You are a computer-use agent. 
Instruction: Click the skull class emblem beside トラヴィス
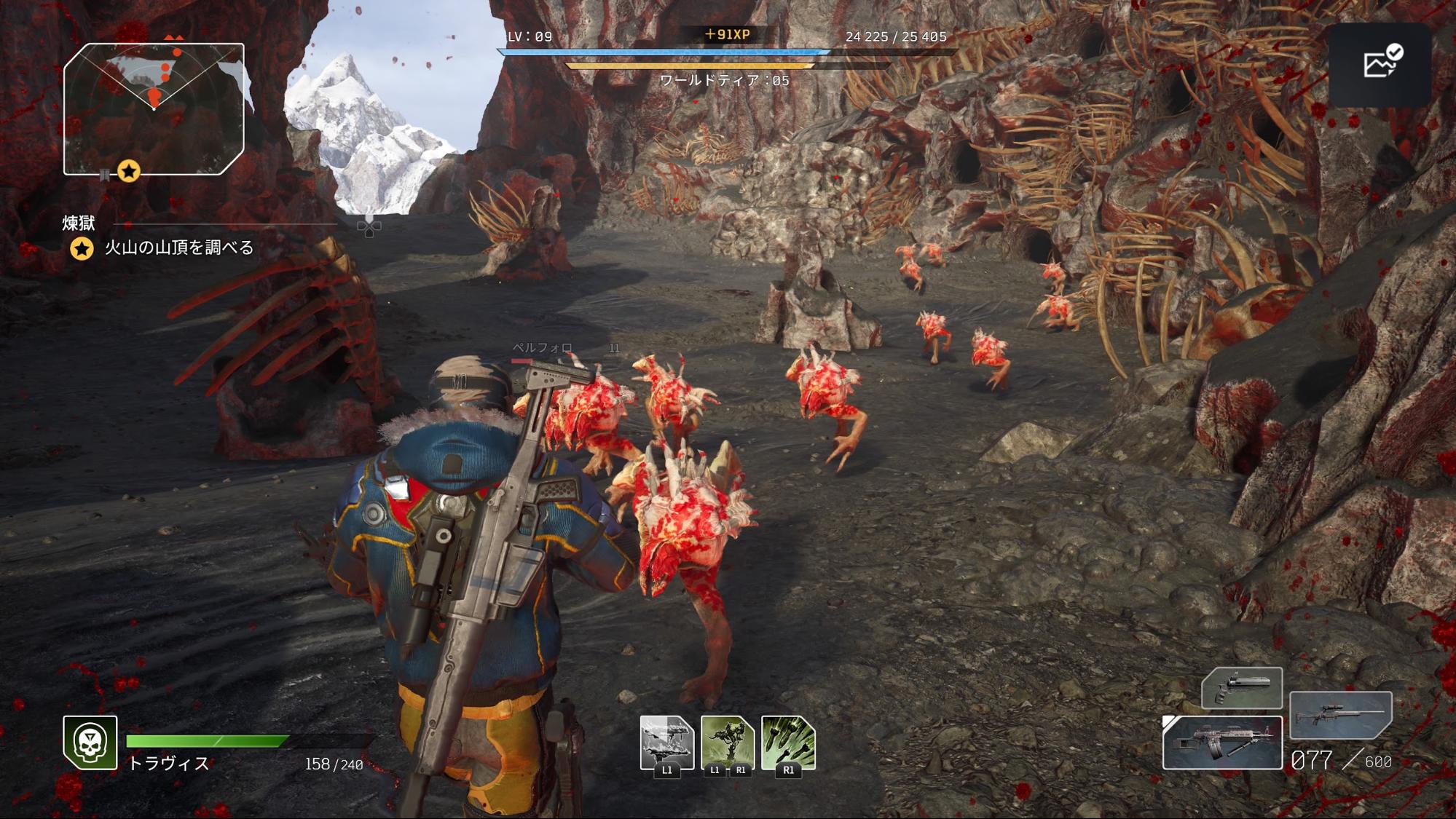point(90,742)
